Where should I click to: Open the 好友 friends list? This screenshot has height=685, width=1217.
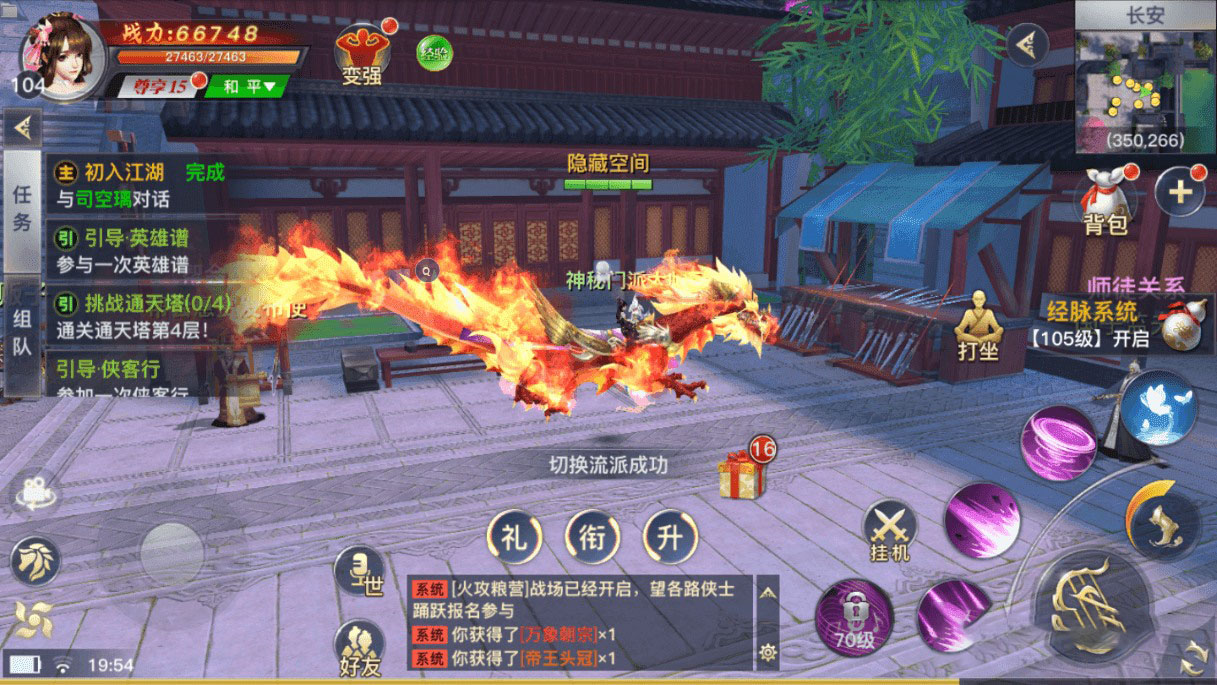tap(359, 647)
